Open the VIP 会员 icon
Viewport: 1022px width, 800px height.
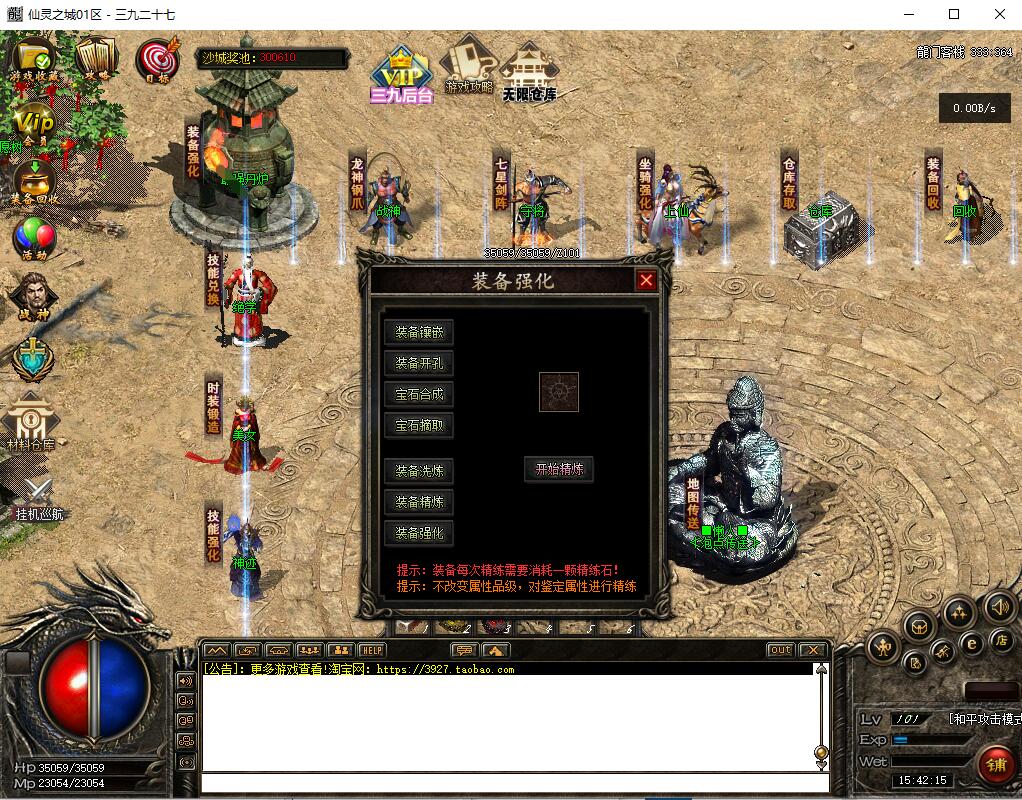35,124
